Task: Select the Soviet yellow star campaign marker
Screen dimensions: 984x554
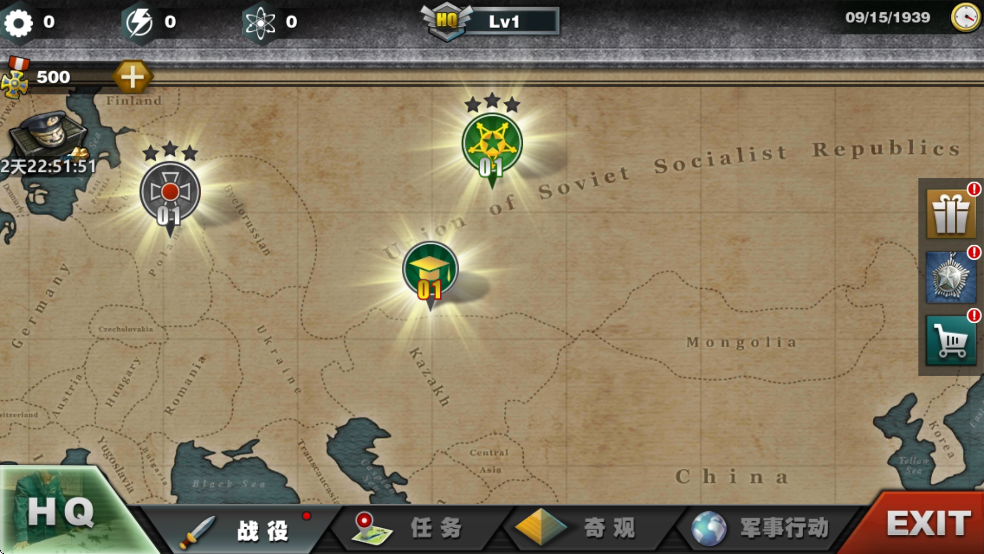Action: [491, 143]
